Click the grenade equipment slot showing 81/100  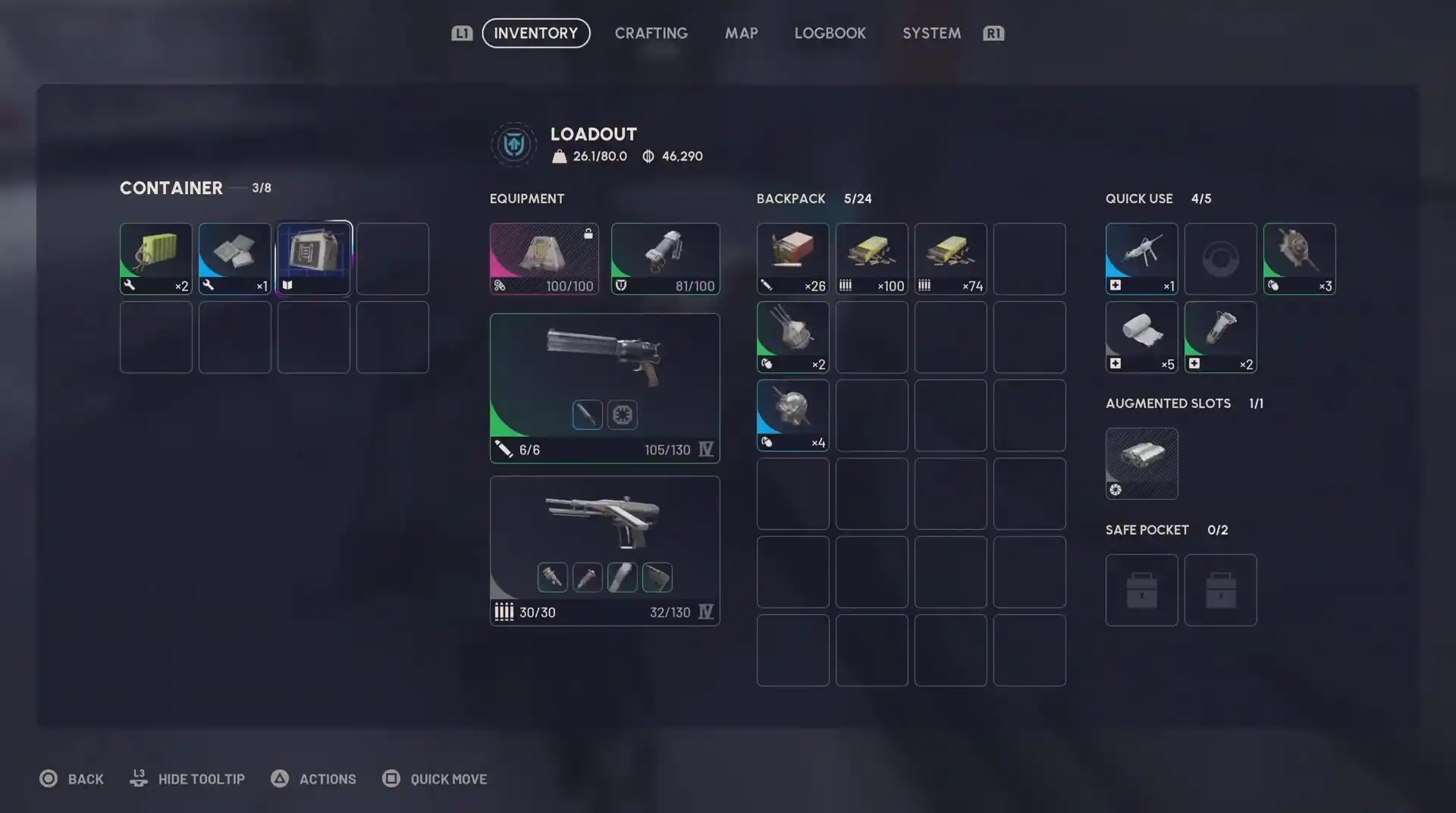665,258
